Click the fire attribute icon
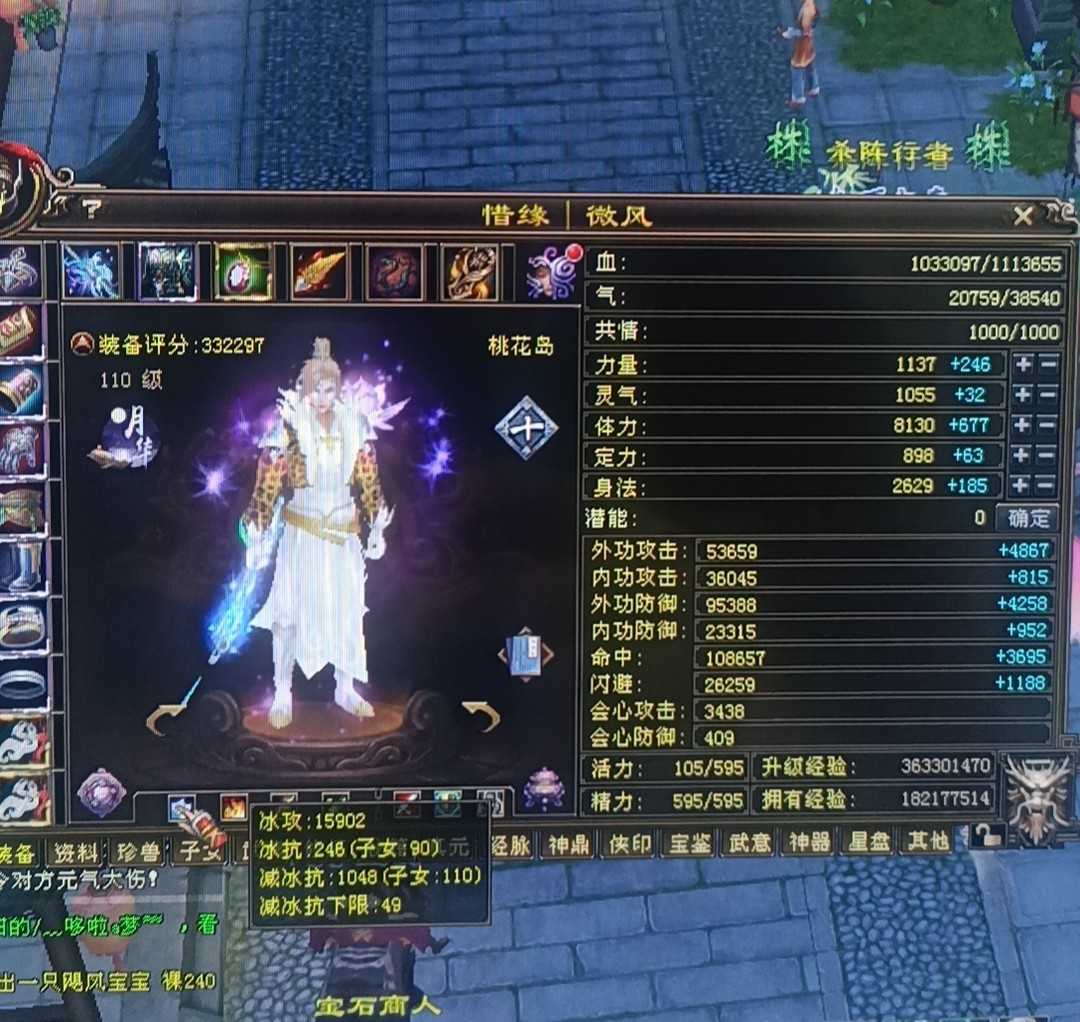Screen dimensions: 1080x1022 coord(234,807)
